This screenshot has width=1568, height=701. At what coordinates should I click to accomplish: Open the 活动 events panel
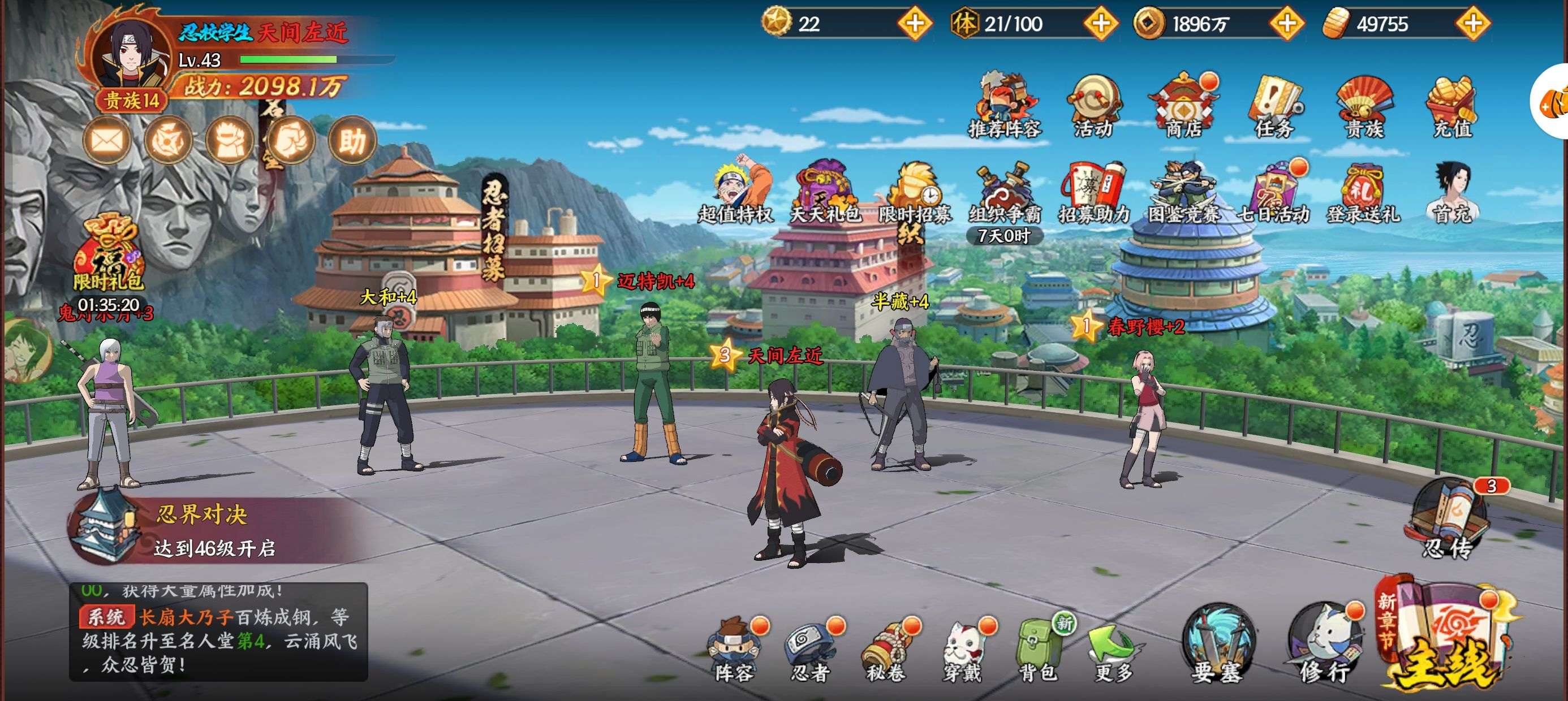(1093, 105)
